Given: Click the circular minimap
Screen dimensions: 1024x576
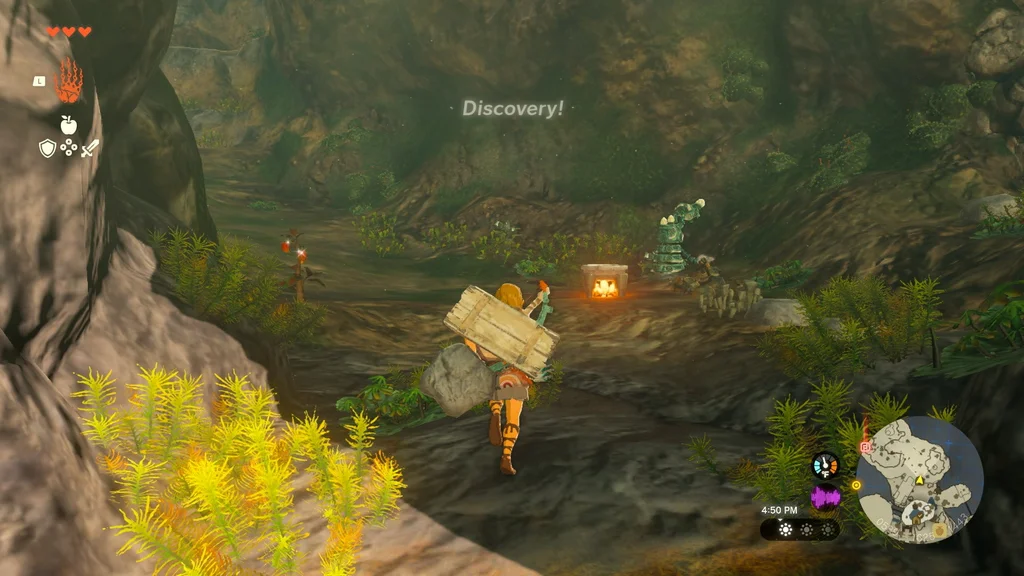Looking at the screenshot, I should click(x=919, y=480).
